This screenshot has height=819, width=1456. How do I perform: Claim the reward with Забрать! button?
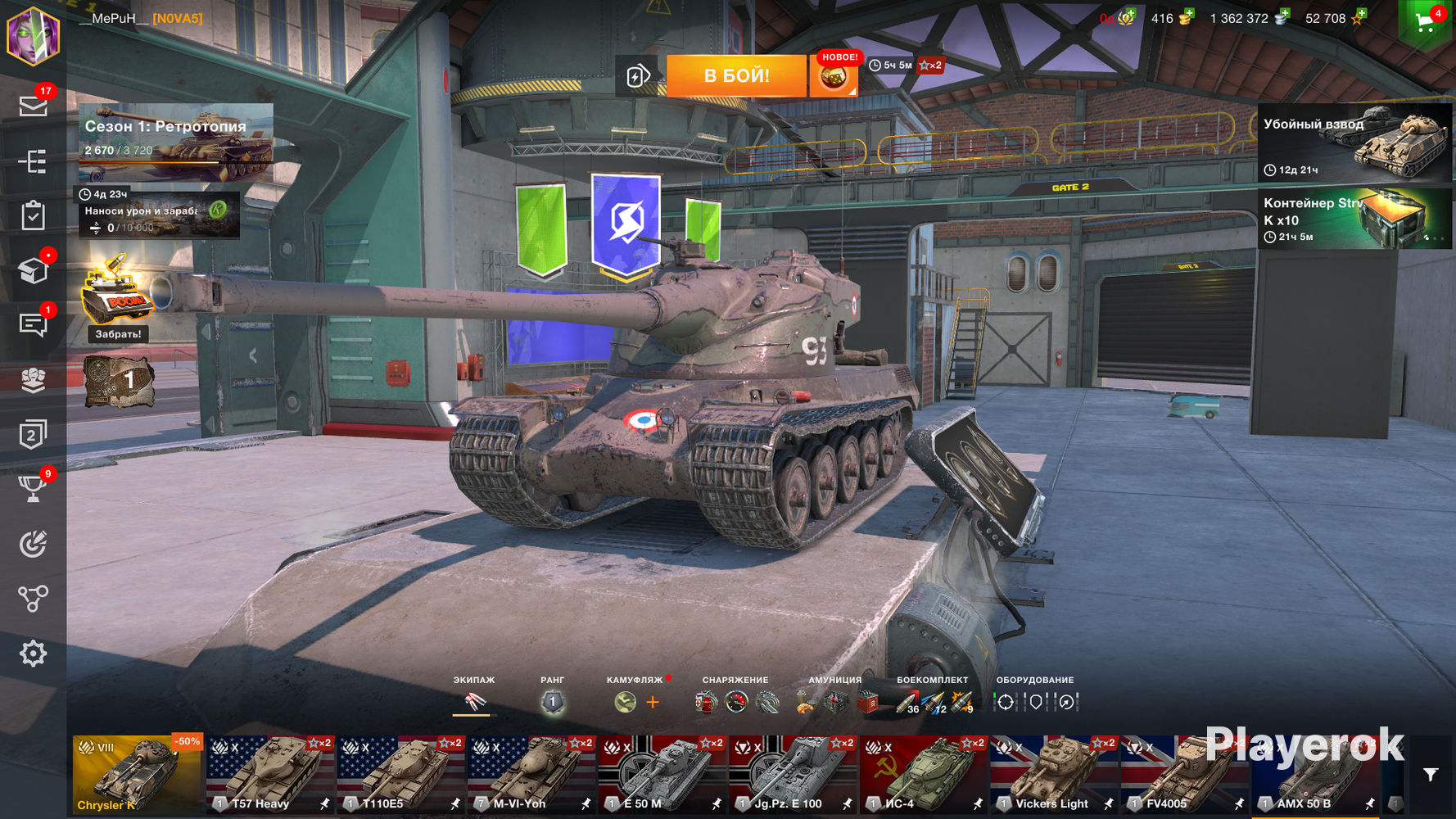(x=118, y=334)
